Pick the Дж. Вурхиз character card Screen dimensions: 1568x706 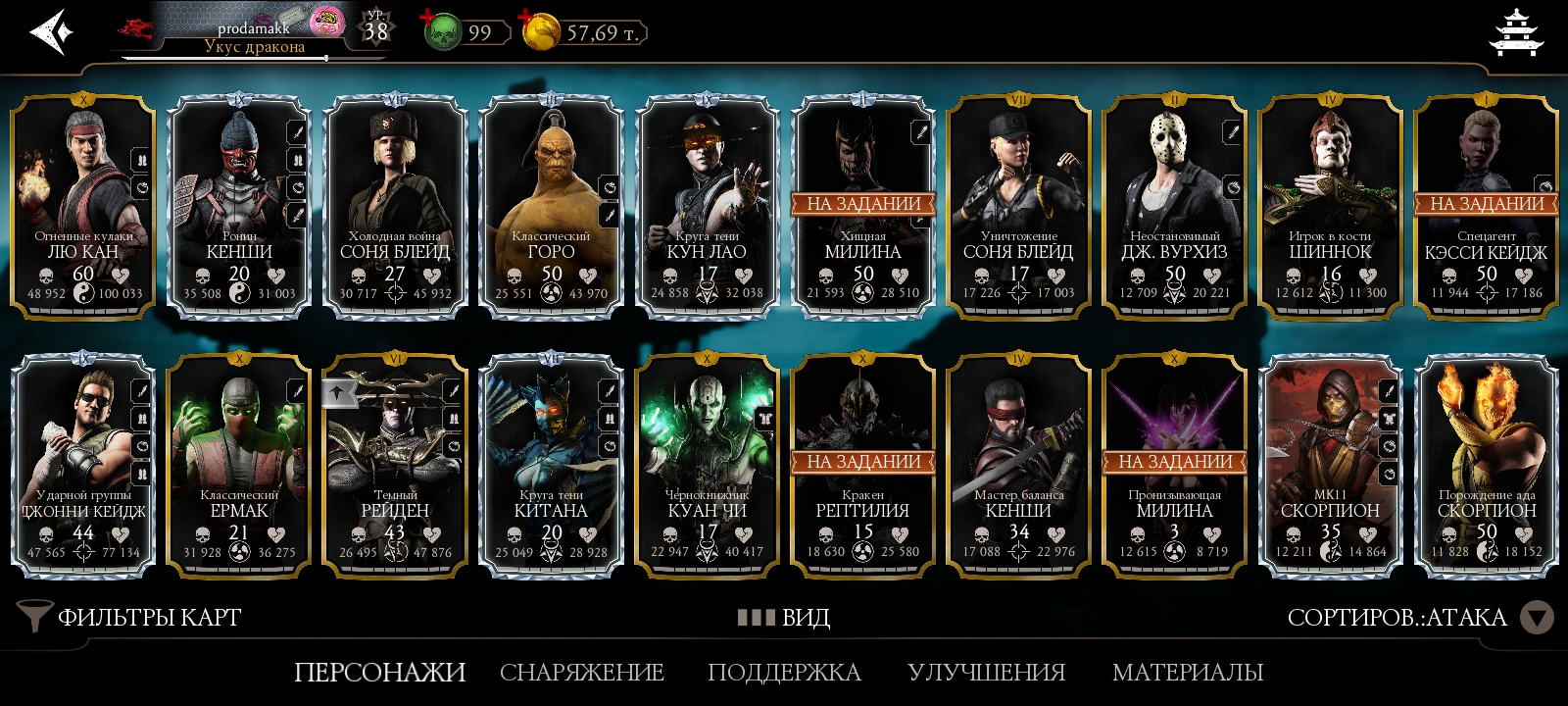pos(1174,206)
